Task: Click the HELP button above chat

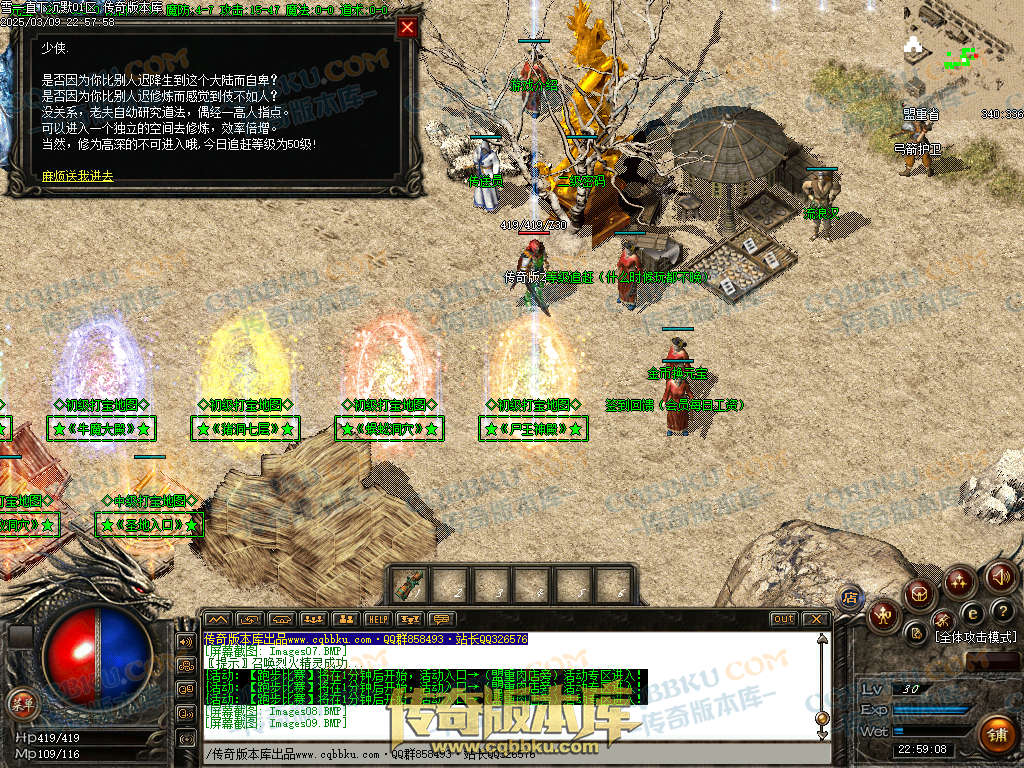Action: [x=377, y=619]
